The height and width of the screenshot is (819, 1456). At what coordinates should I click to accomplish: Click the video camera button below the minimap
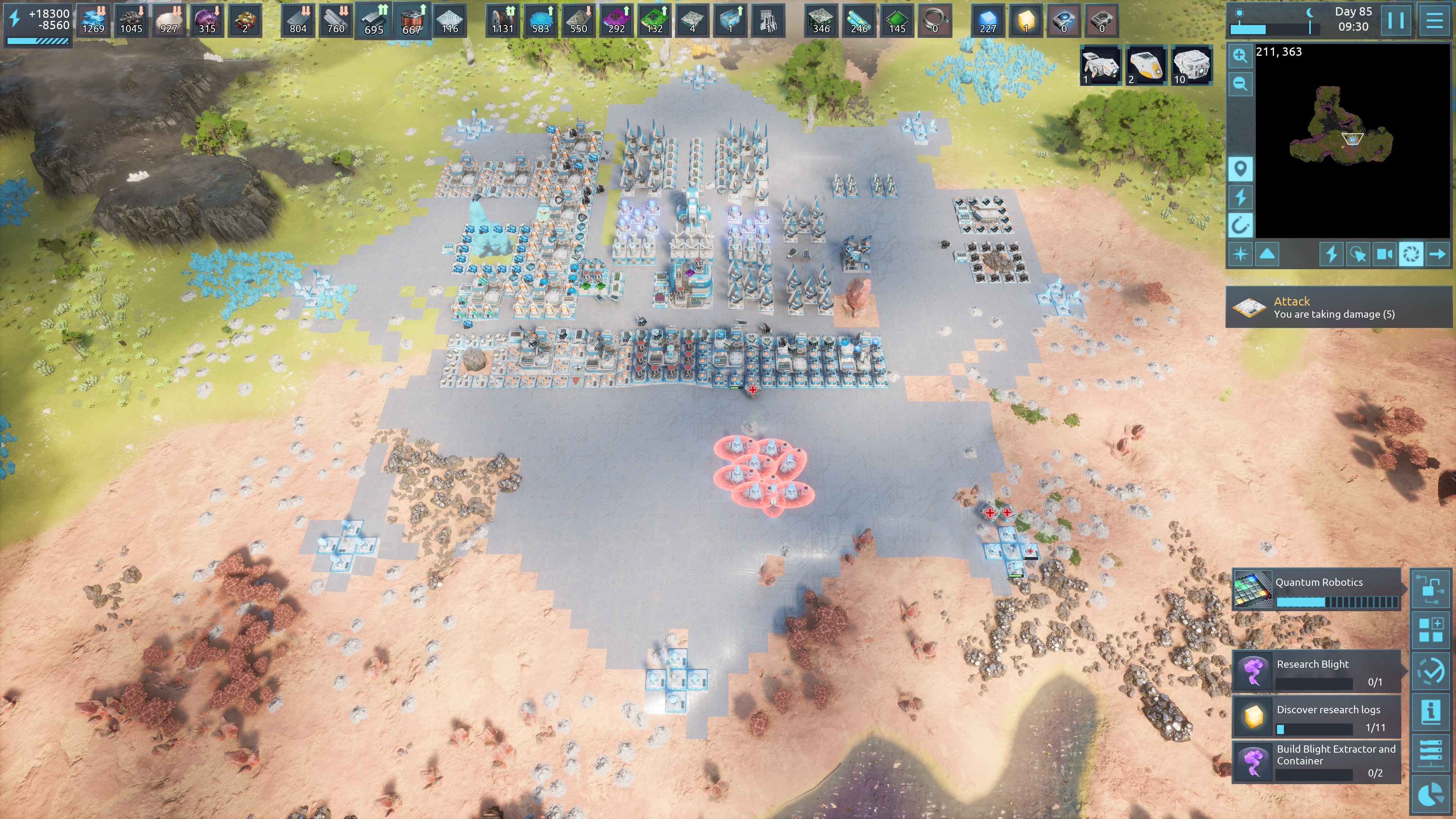(1384, 254)
